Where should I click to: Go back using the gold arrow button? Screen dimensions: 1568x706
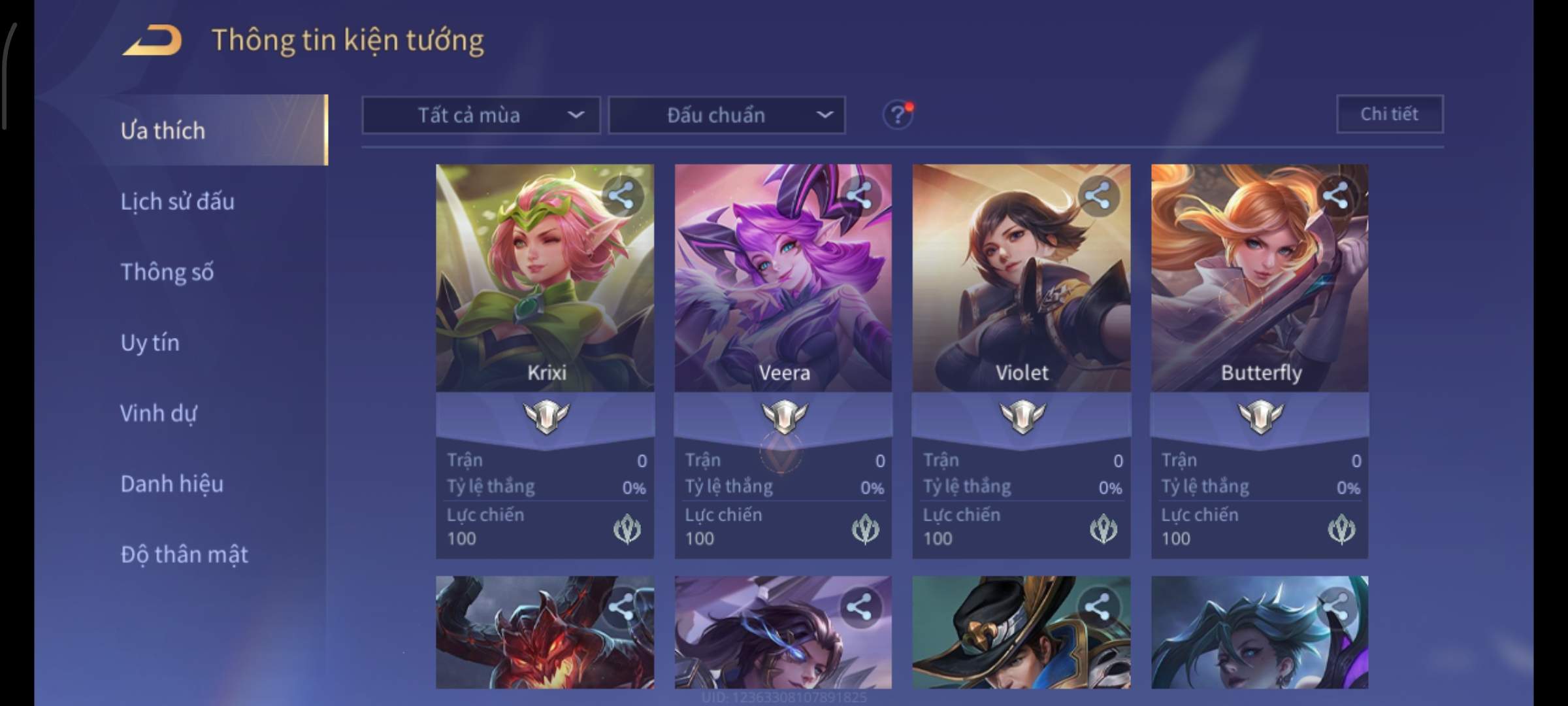point(152,41)
